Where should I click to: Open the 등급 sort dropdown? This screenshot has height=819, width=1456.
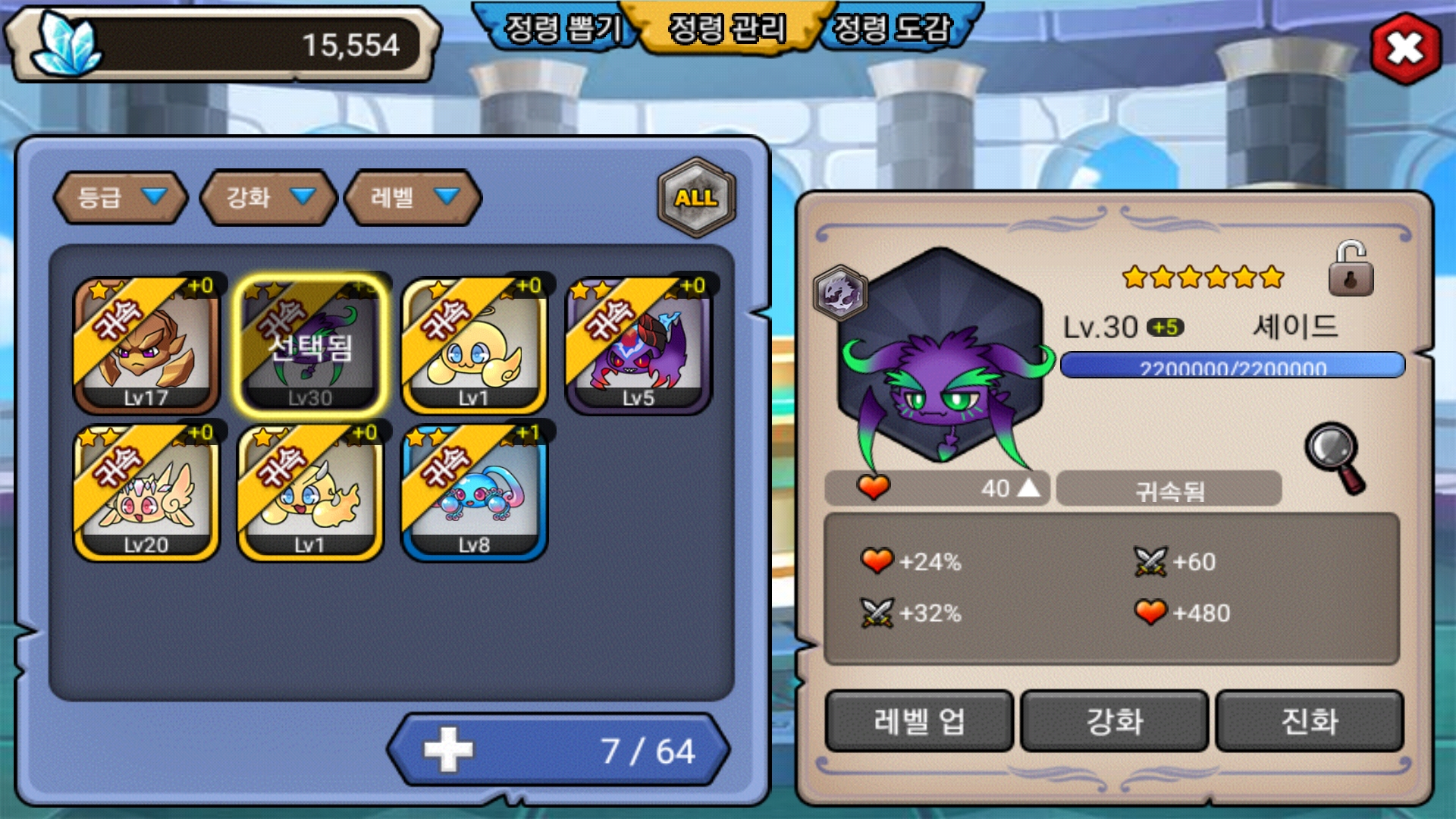click(121, 198)
